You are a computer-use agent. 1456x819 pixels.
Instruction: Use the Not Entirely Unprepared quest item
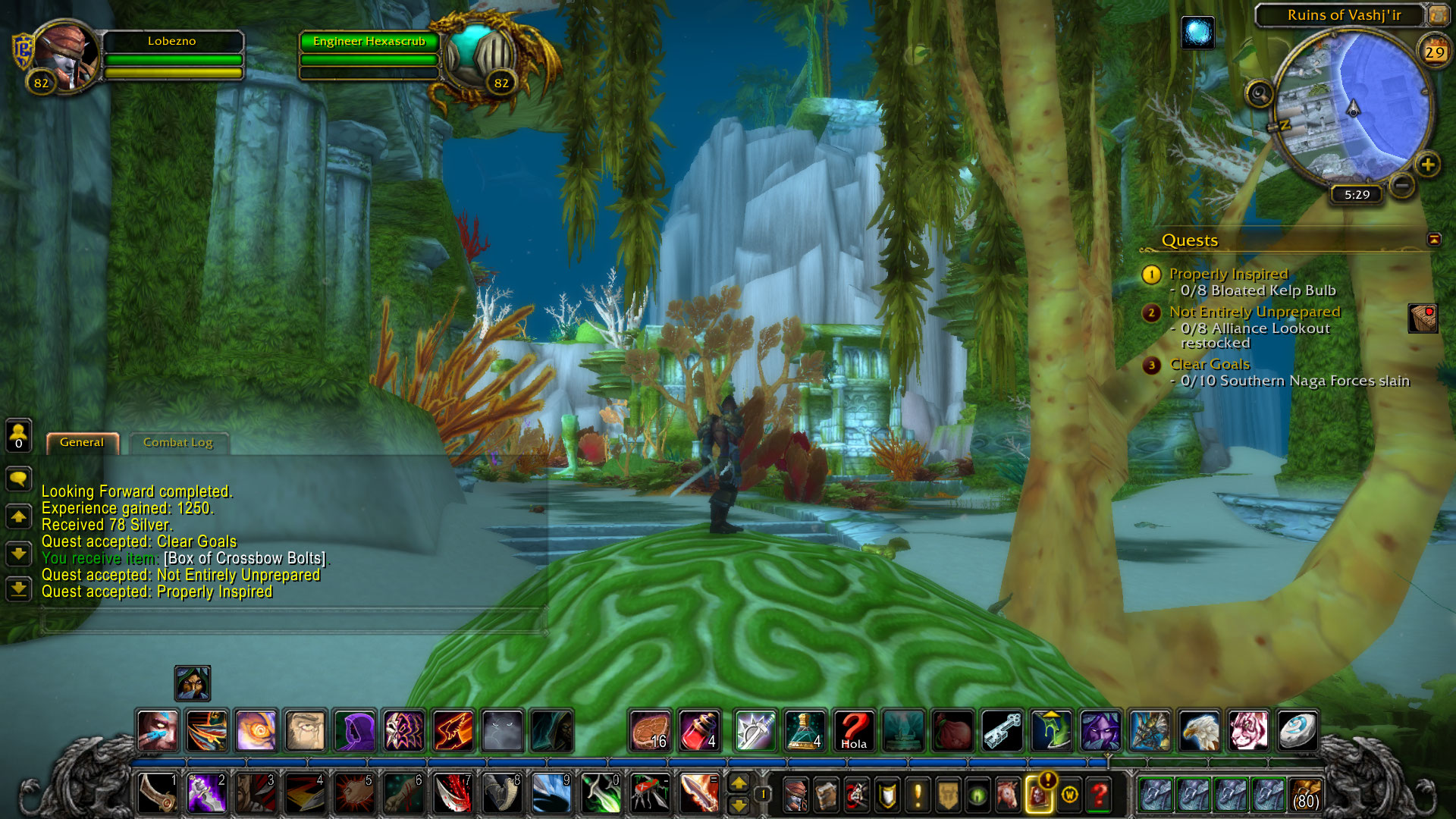click(x=1423, y=318)
